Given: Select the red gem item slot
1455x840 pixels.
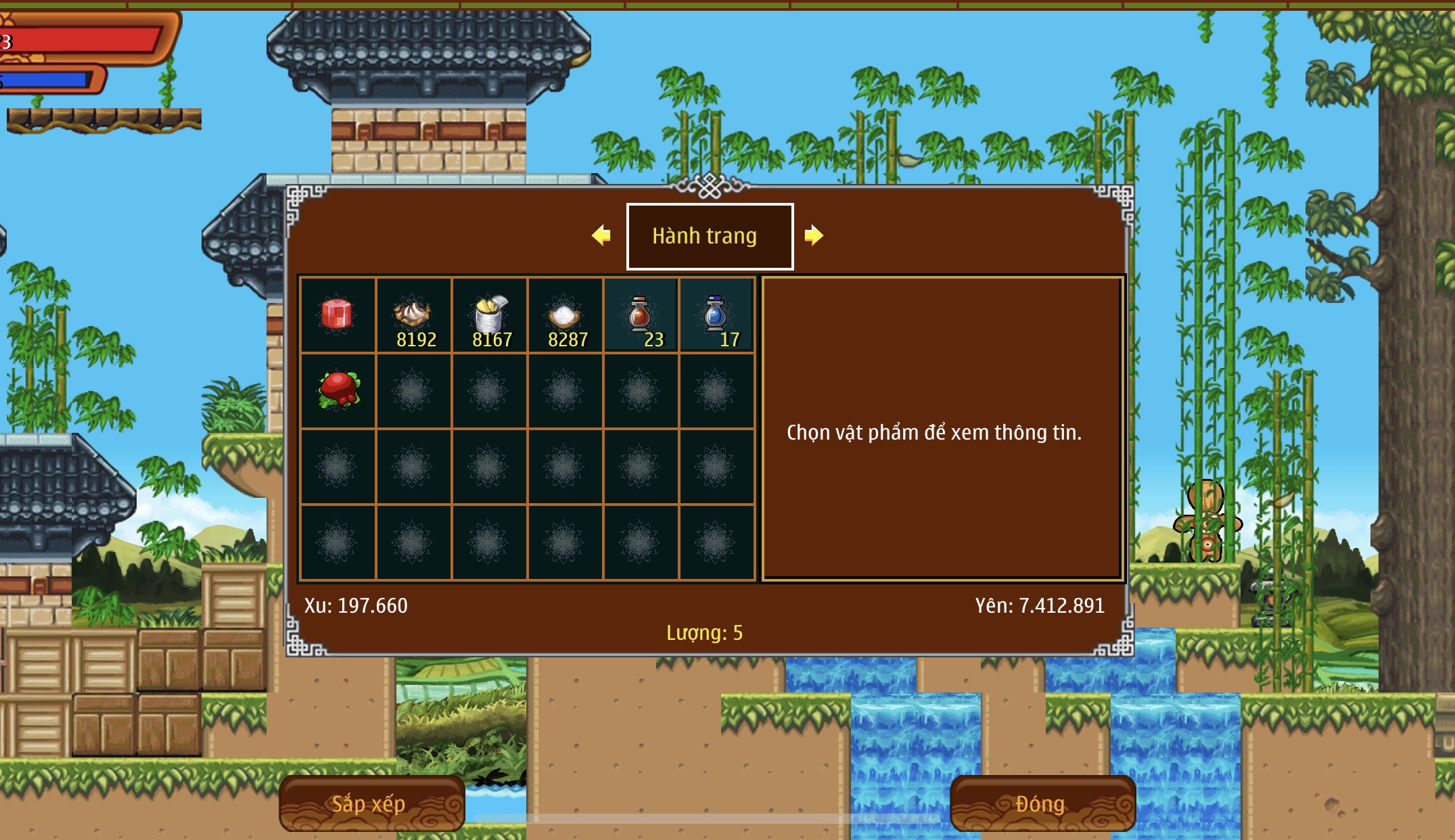Looking at the screenshot, I should [338, 315].
